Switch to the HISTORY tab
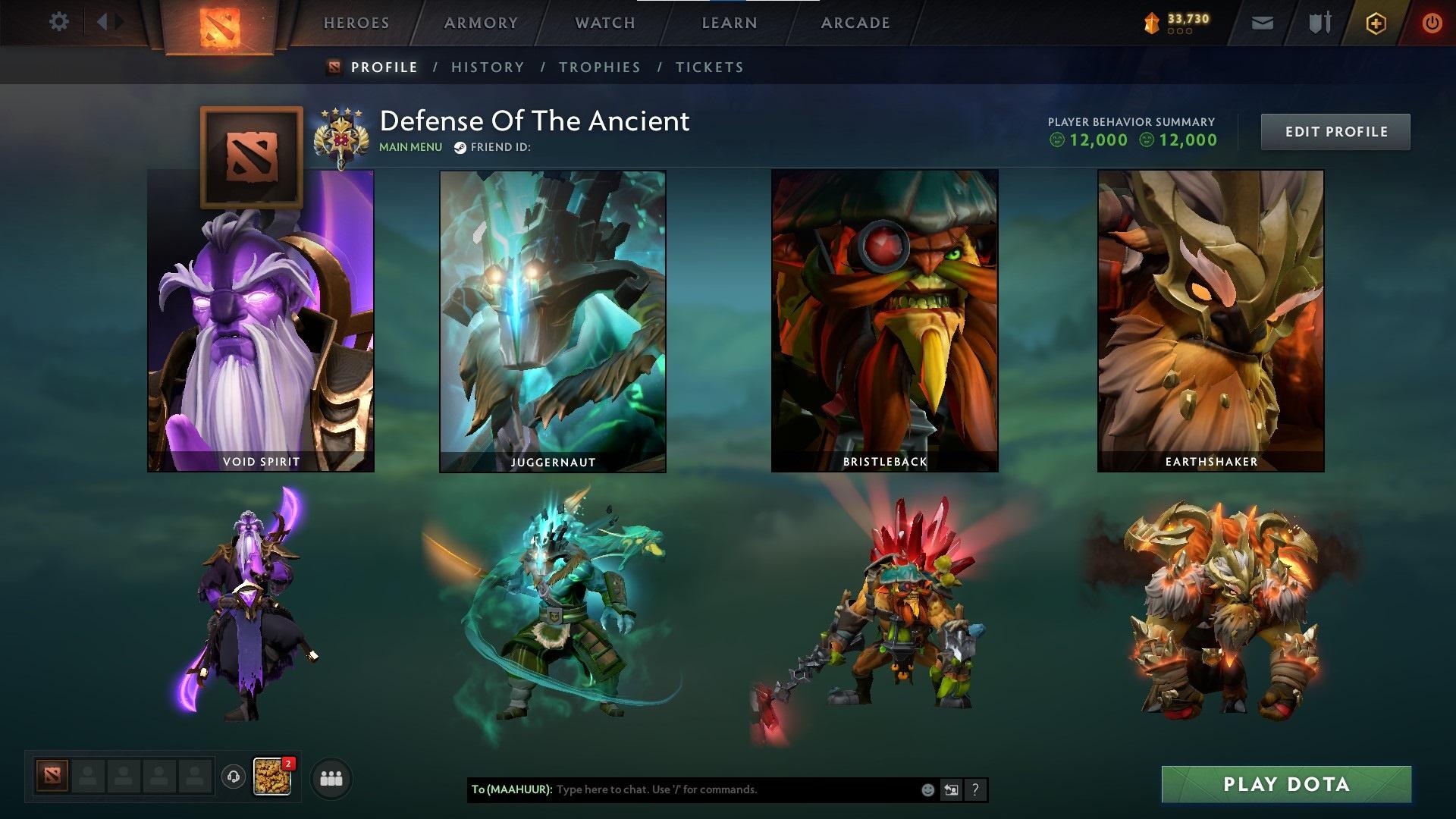Screen dimensions: 1456x819 488,67
